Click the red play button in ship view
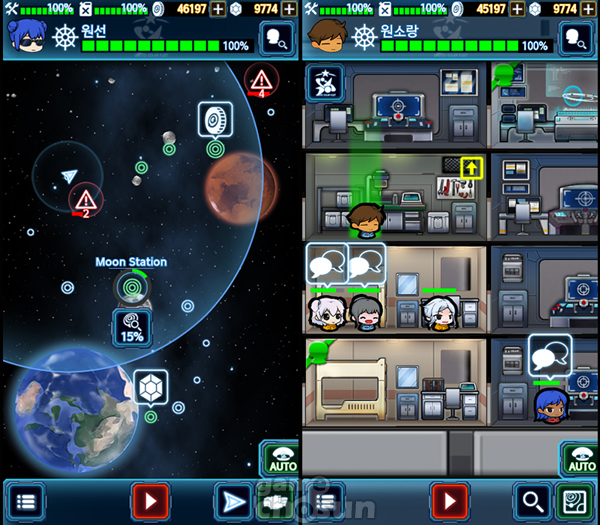The image size is (600, 525). [450, 500]
